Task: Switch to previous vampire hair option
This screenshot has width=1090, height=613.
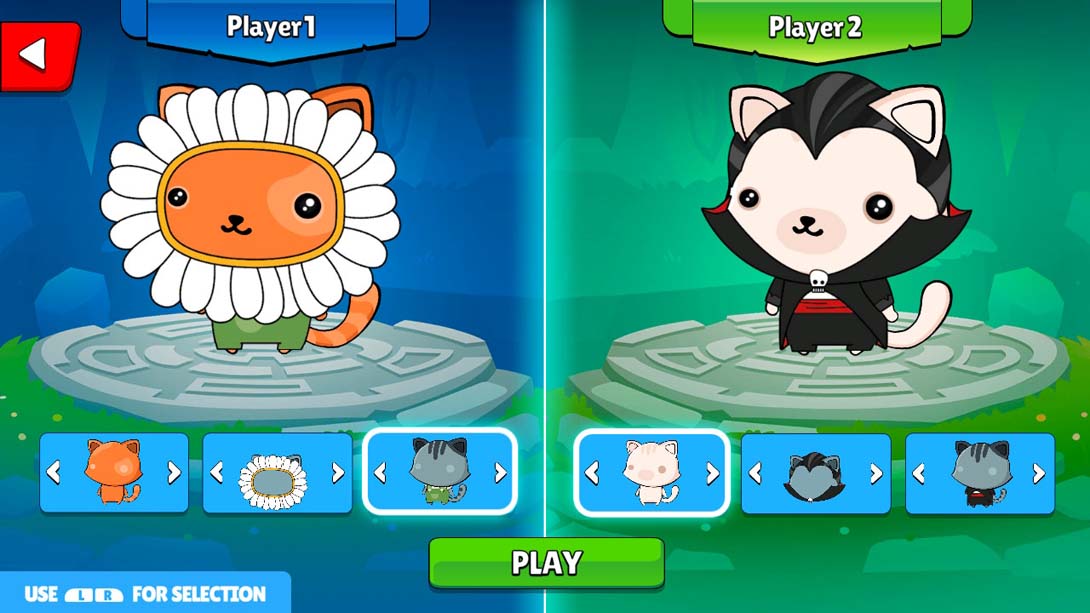Action: click(x=756, y=473)
